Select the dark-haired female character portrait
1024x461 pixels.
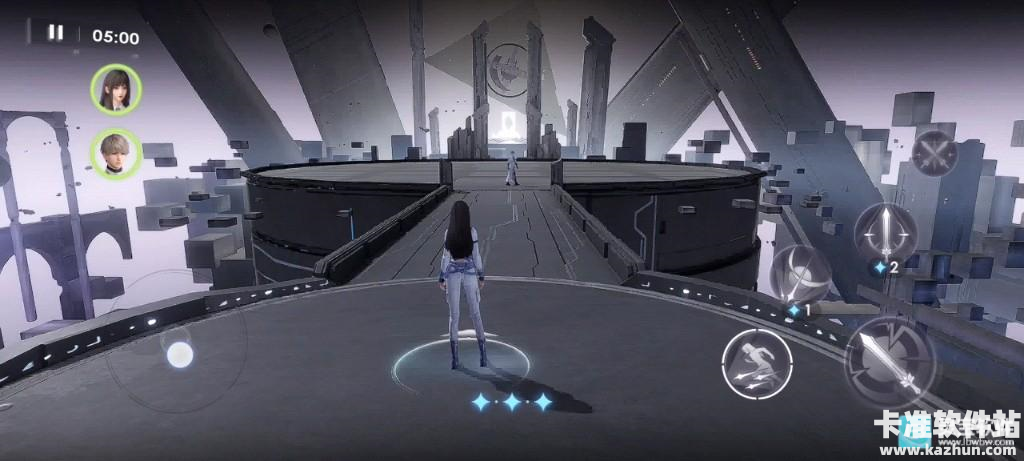(x=116, y=88)
